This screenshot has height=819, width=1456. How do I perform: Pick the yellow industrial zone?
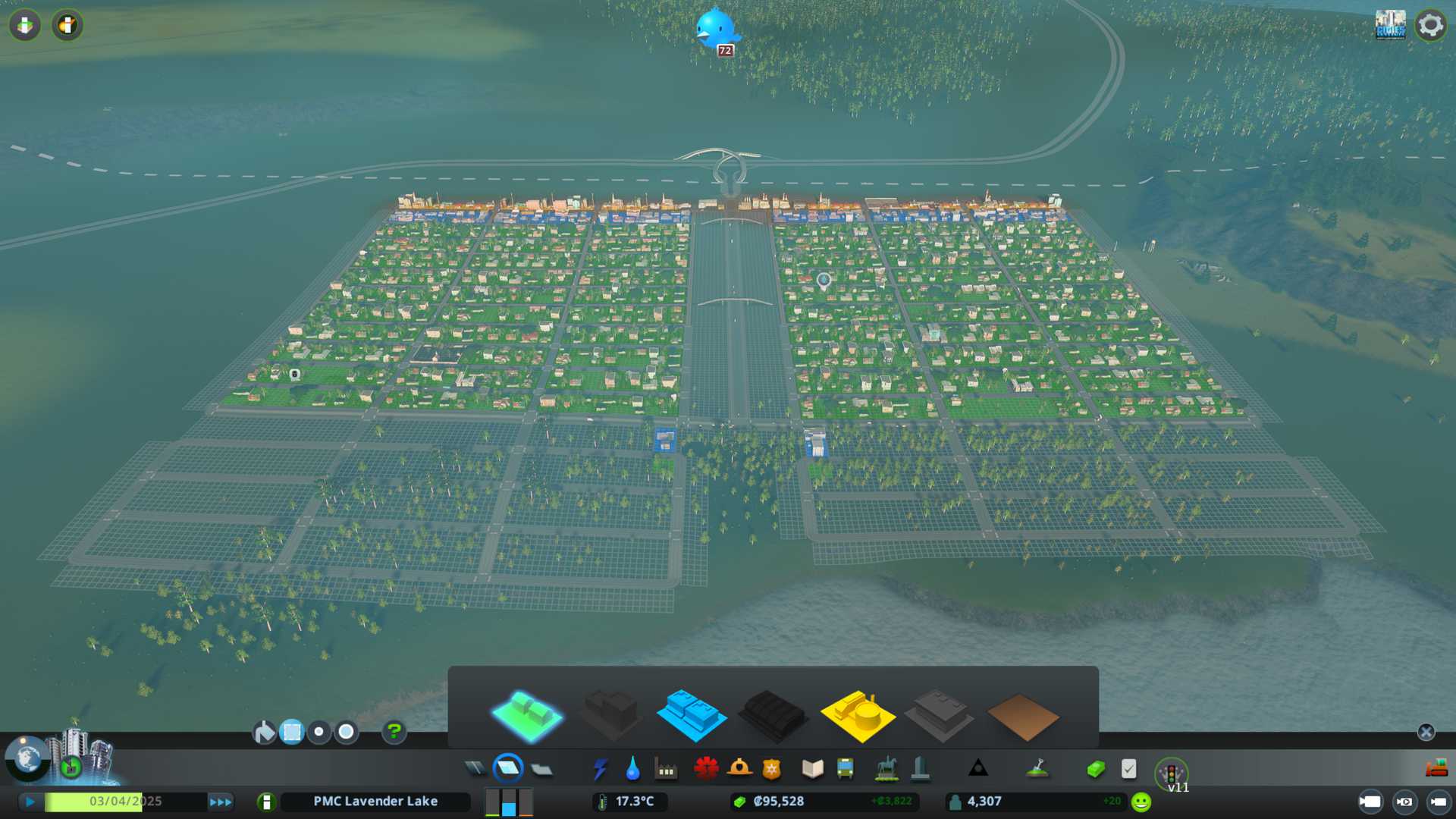click(858, 715)
